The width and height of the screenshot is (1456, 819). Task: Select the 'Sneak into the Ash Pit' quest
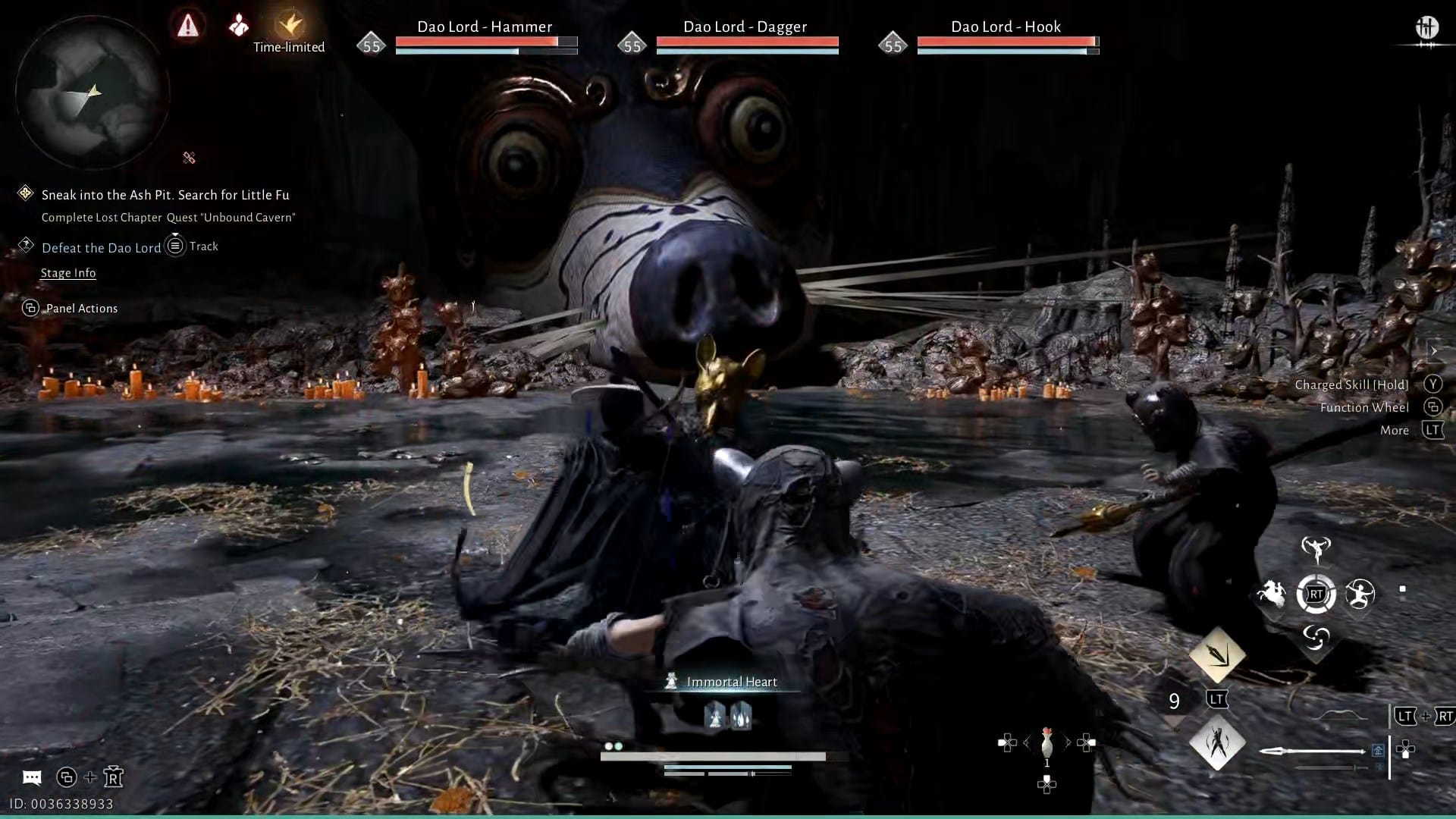click(165, 195)
